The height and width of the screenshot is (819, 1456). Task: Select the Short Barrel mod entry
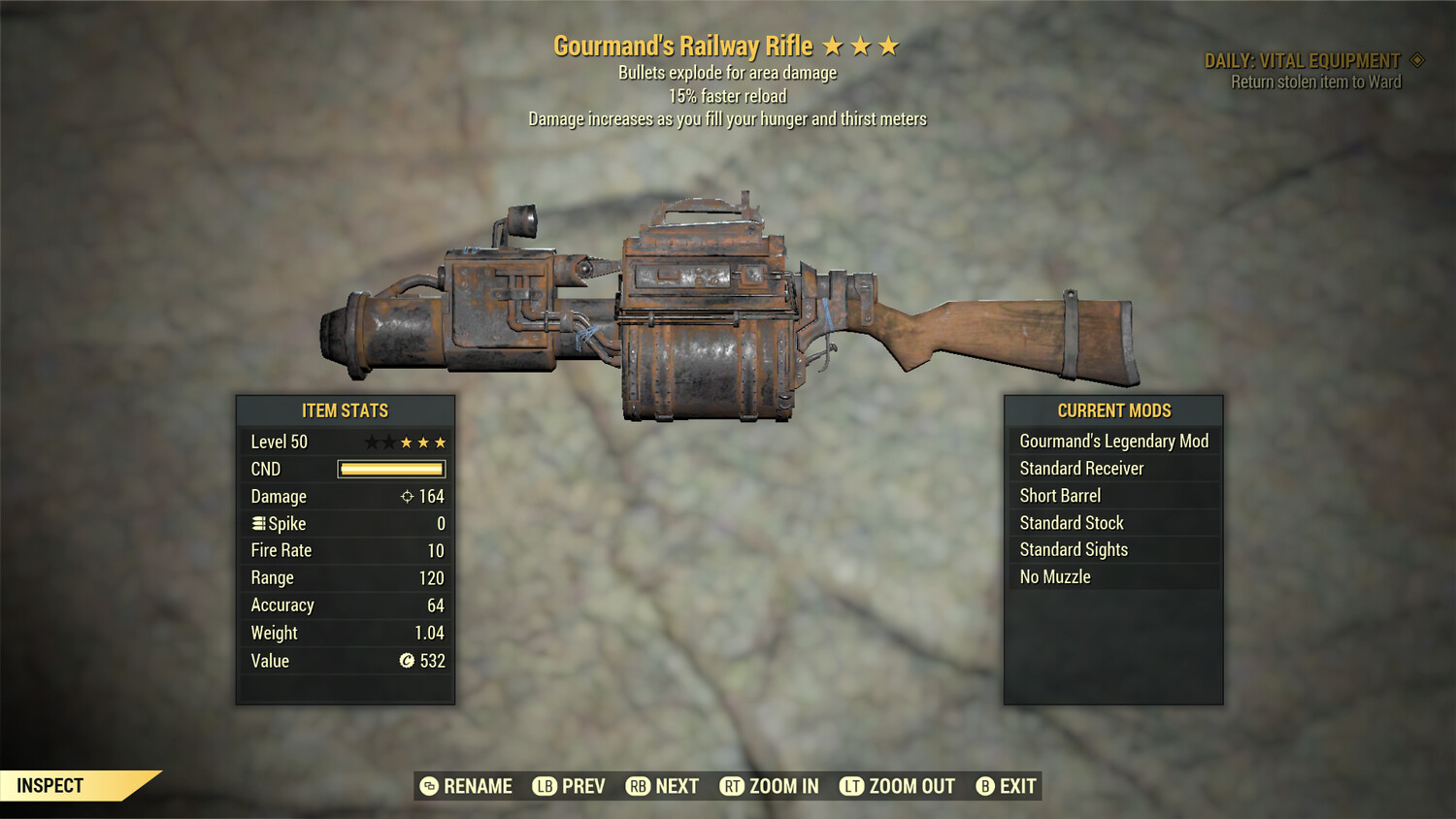[1059, 495]
